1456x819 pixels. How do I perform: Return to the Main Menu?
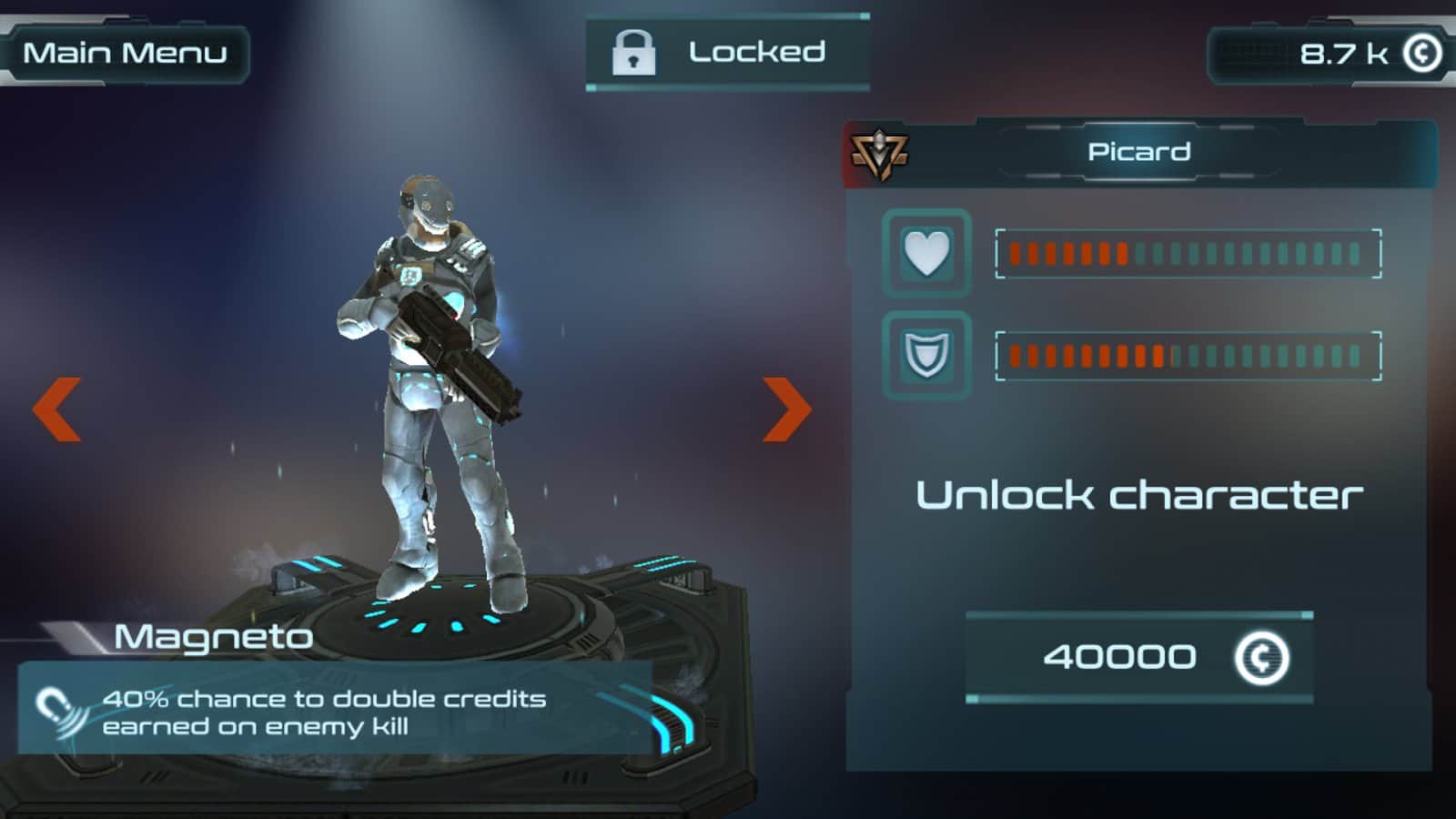tap(125, 53)
